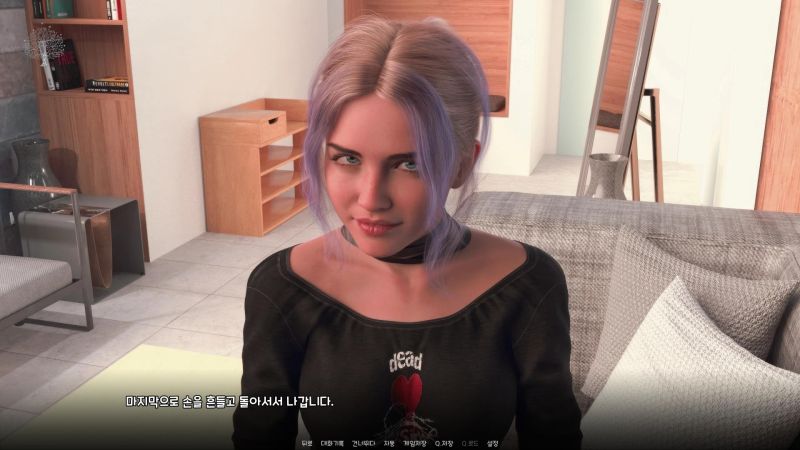Click the 뒤로 (Back) quick menu button
Screen dimensions: 800x450
point(306,442)
